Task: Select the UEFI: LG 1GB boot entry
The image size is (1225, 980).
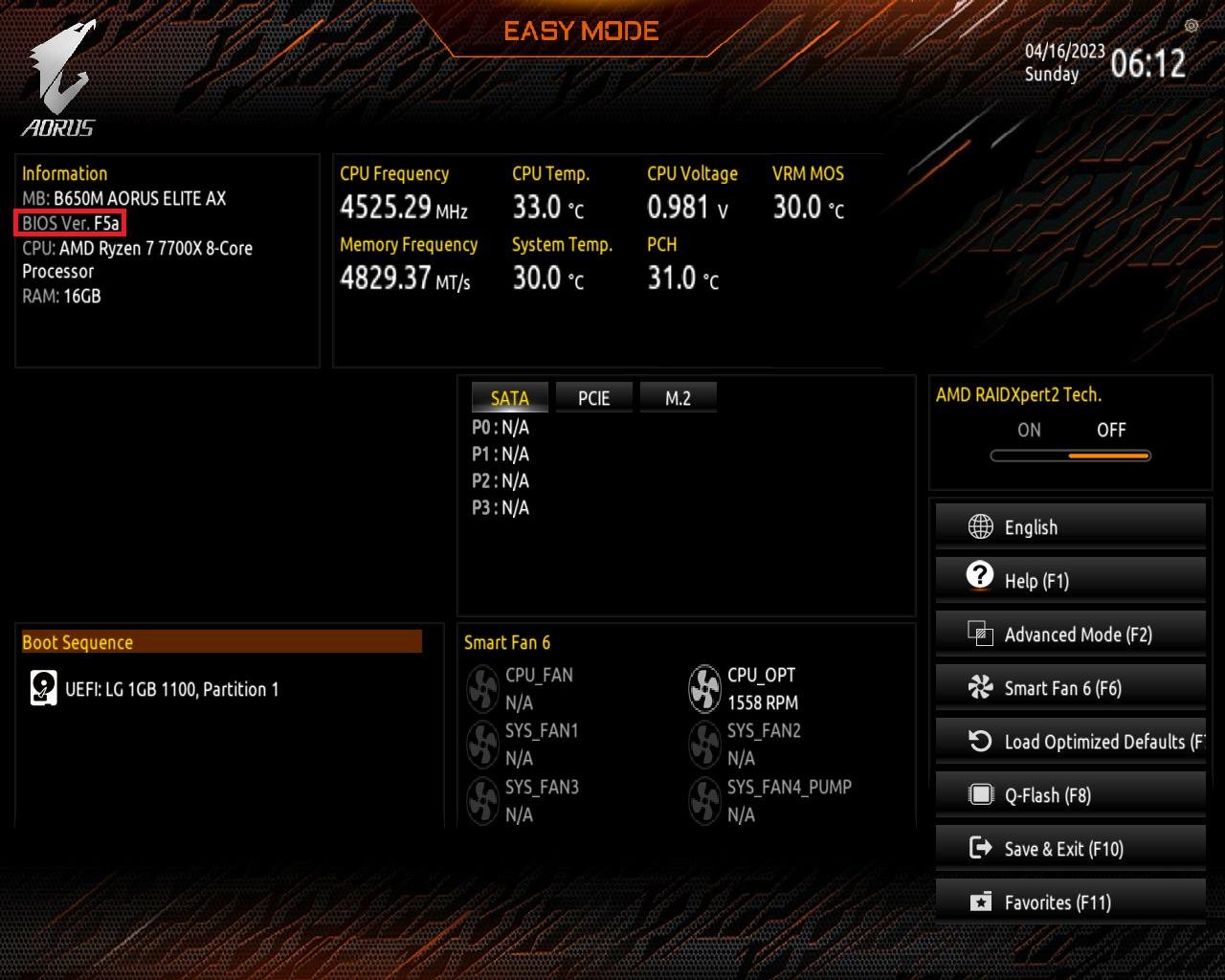Action: coord(171,689)
